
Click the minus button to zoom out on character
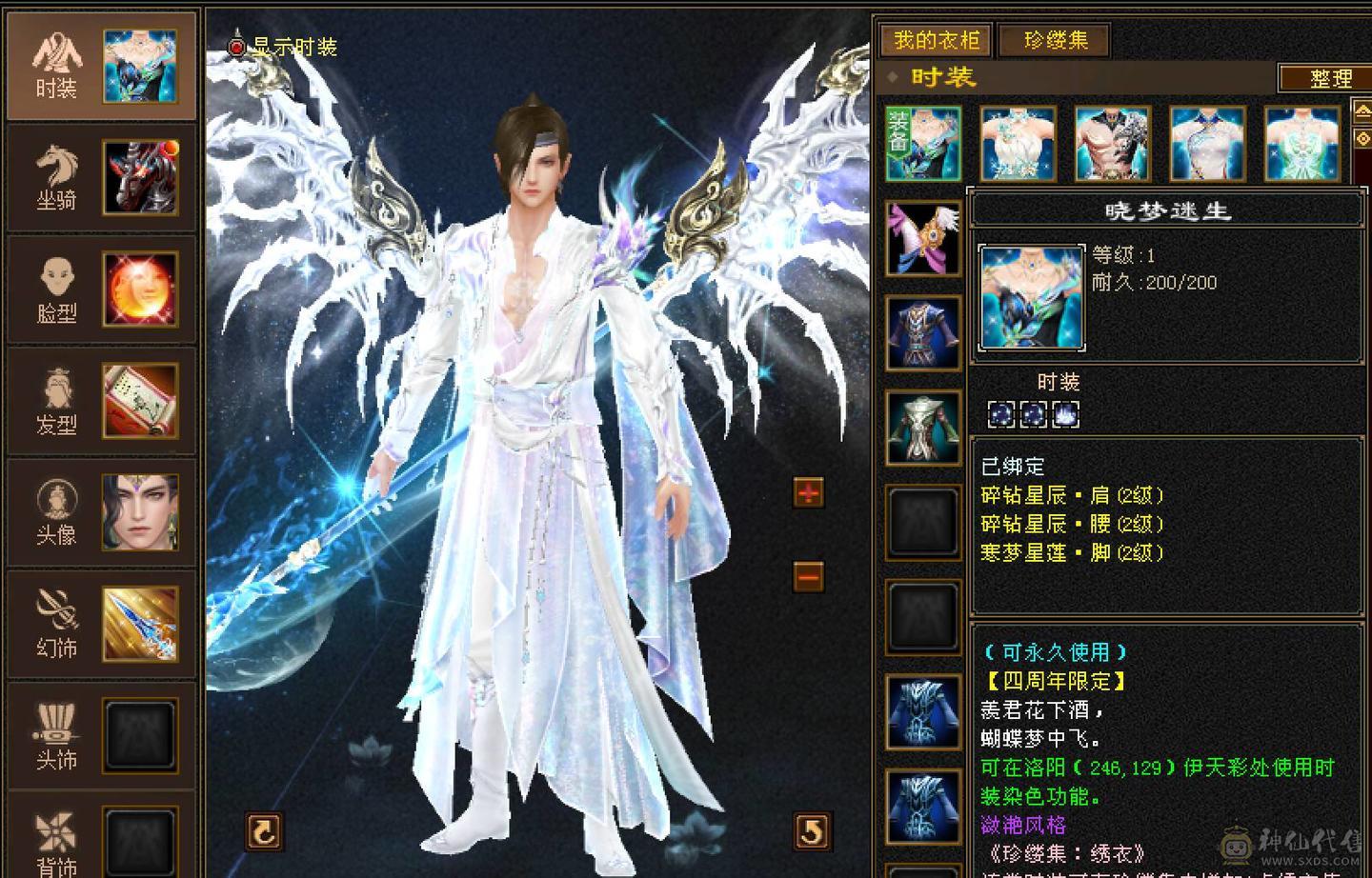tap(807, 577)
